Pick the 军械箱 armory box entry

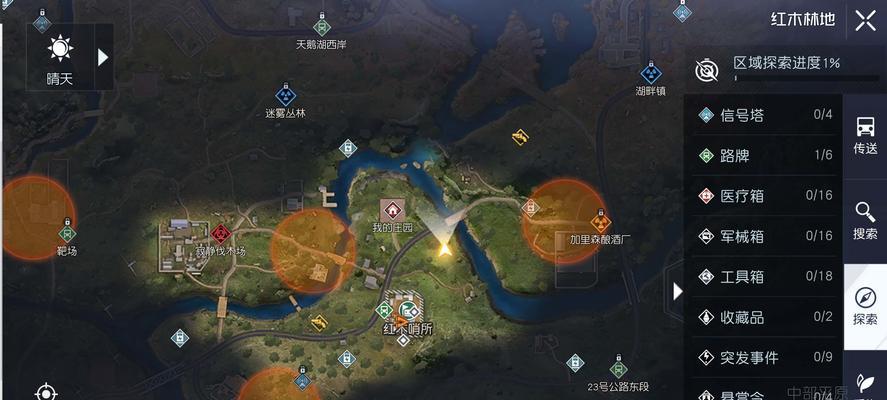click(x=765, y=236)
